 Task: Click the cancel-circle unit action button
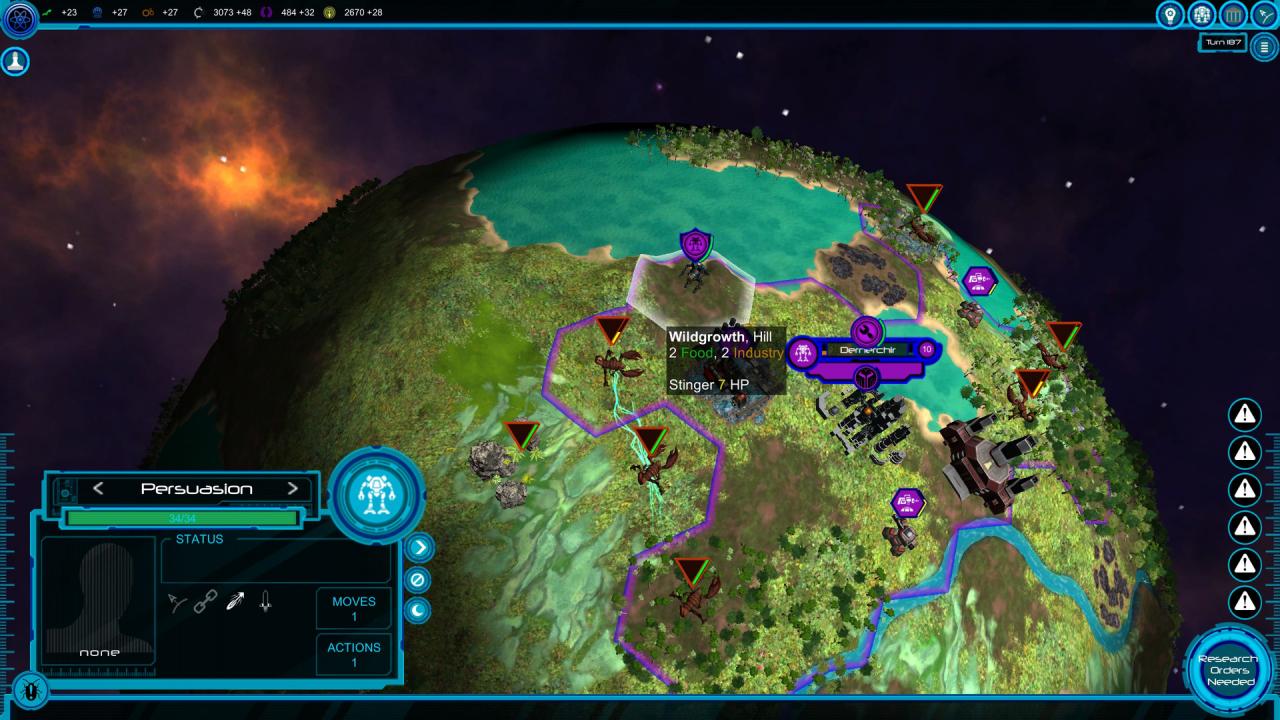tap(418, 579)
